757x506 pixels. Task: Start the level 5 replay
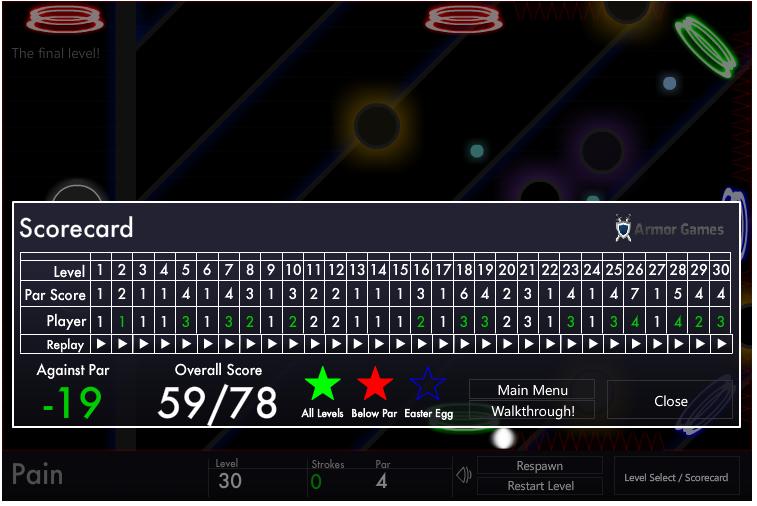(186, 344)
